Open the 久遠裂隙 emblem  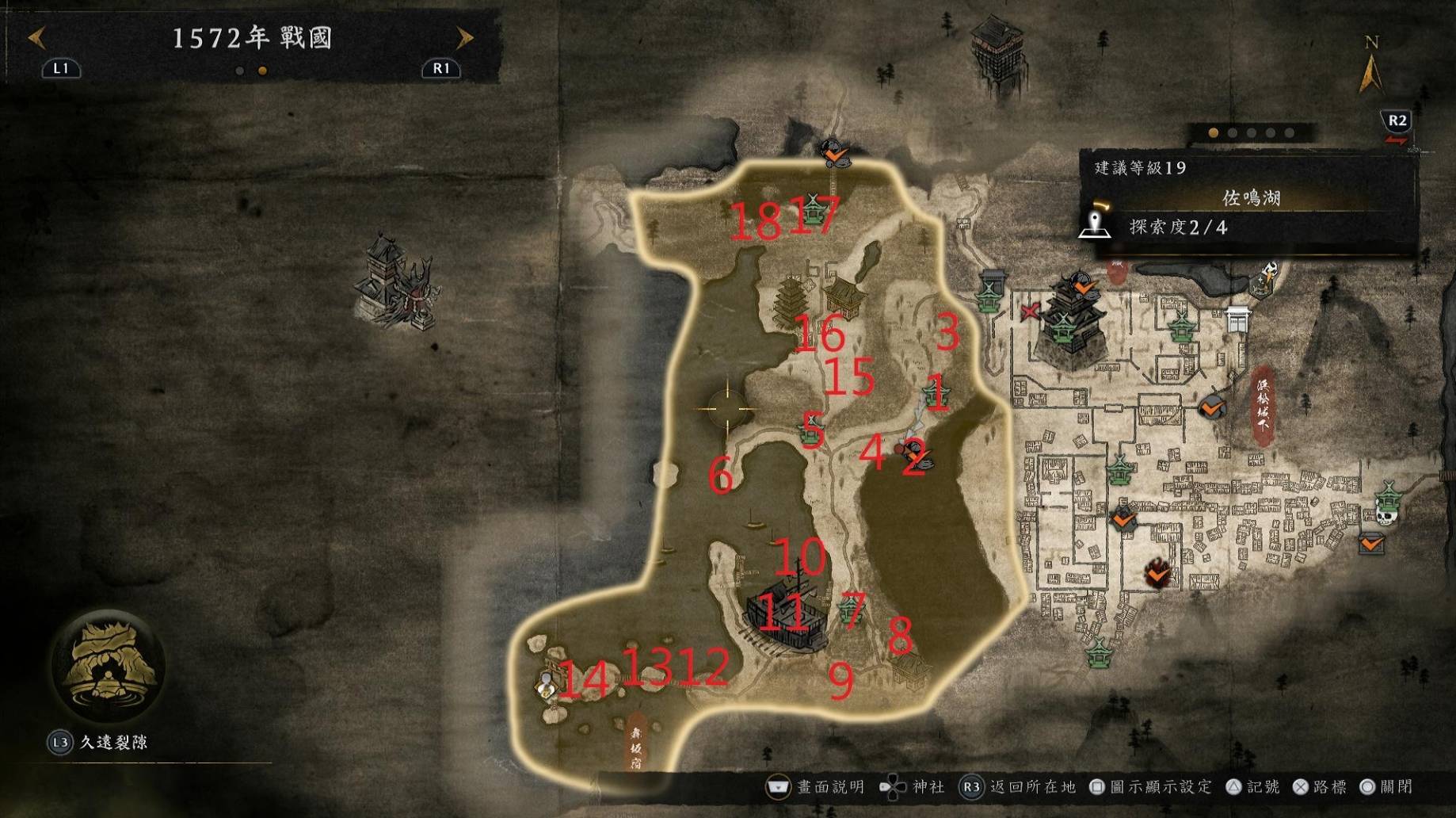pos(107,666)
